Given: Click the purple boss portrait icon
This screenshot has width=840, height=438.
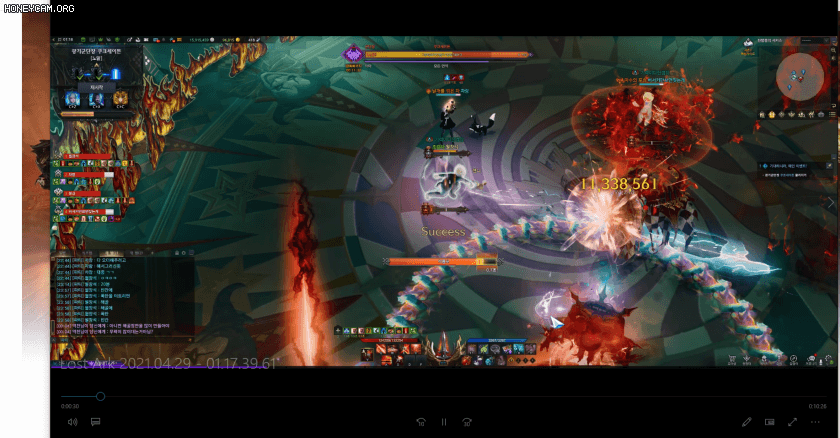Looking at the screenshot, I should tap(353, 55).
